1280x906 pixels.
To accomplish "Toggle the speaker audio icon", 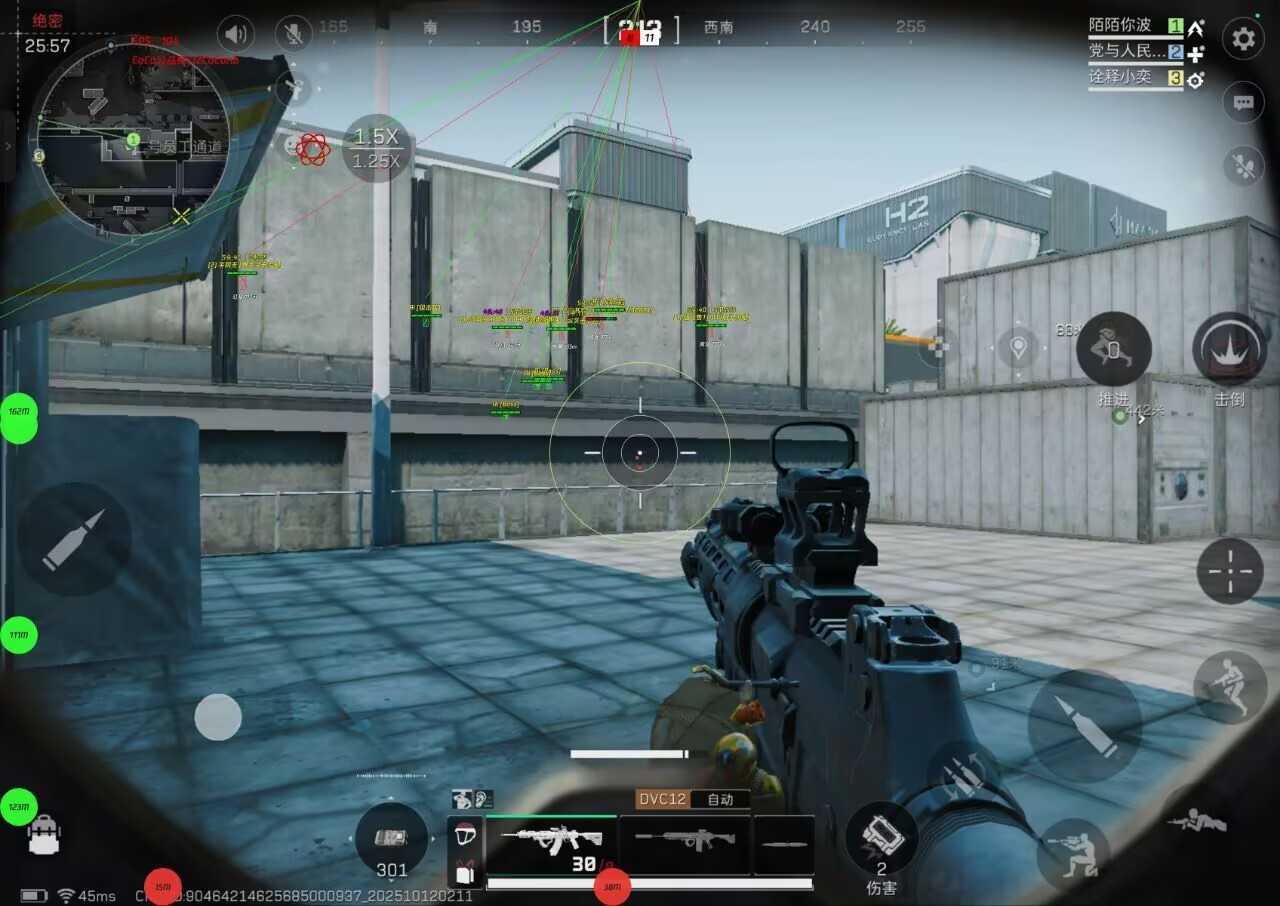I will pyautogui.click(x=235, y=35).
